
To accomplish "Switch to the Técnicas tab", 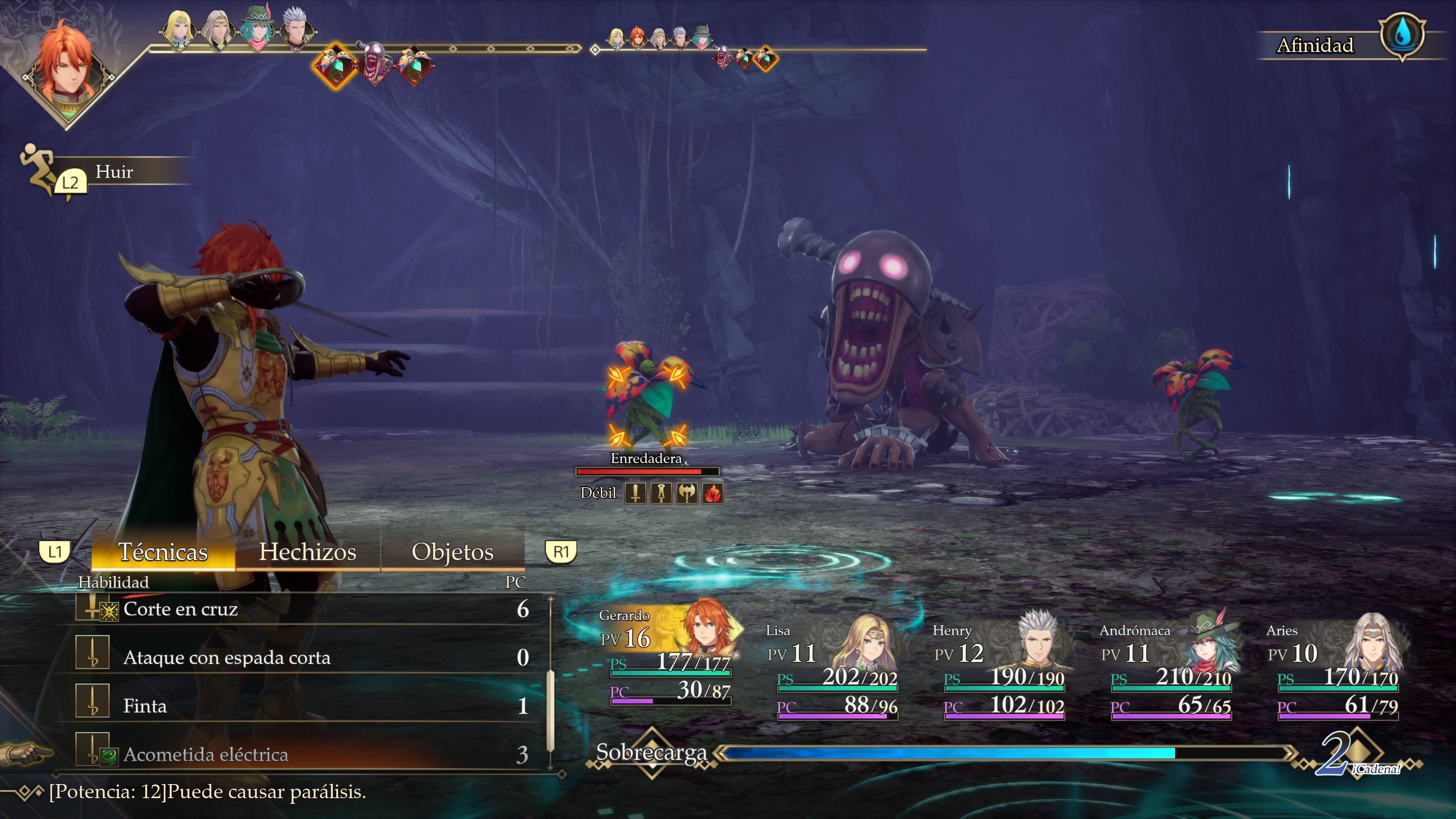I will point(163,552).
